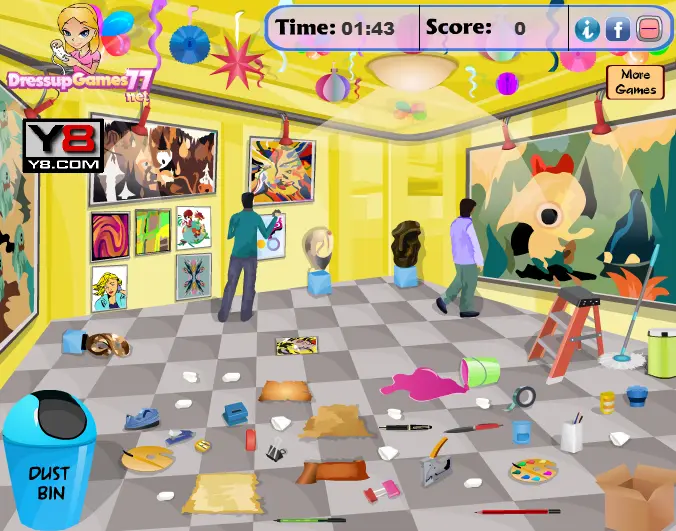Visit the Y8.com logo link
The height and width of the screenshot is (531, 676).
[63, 146]
